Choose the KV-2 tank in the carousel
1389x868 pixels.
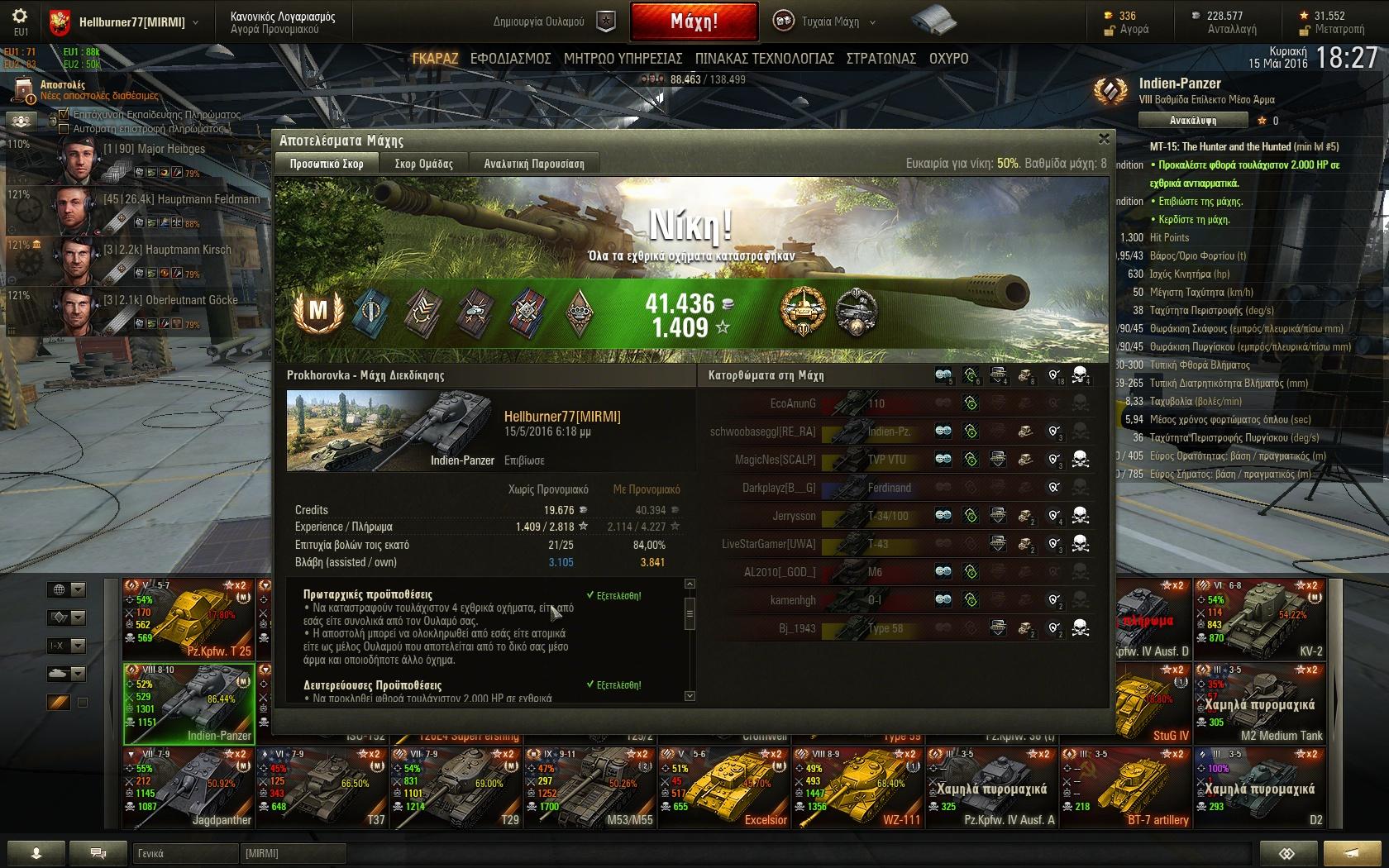point(1260,620)
